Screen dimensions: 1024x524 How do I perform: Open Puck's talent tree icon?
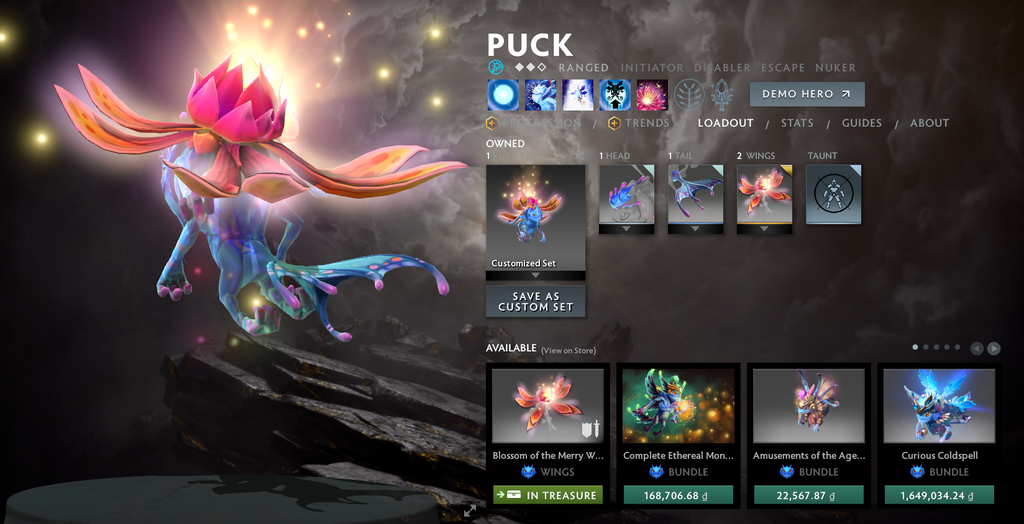688,95
